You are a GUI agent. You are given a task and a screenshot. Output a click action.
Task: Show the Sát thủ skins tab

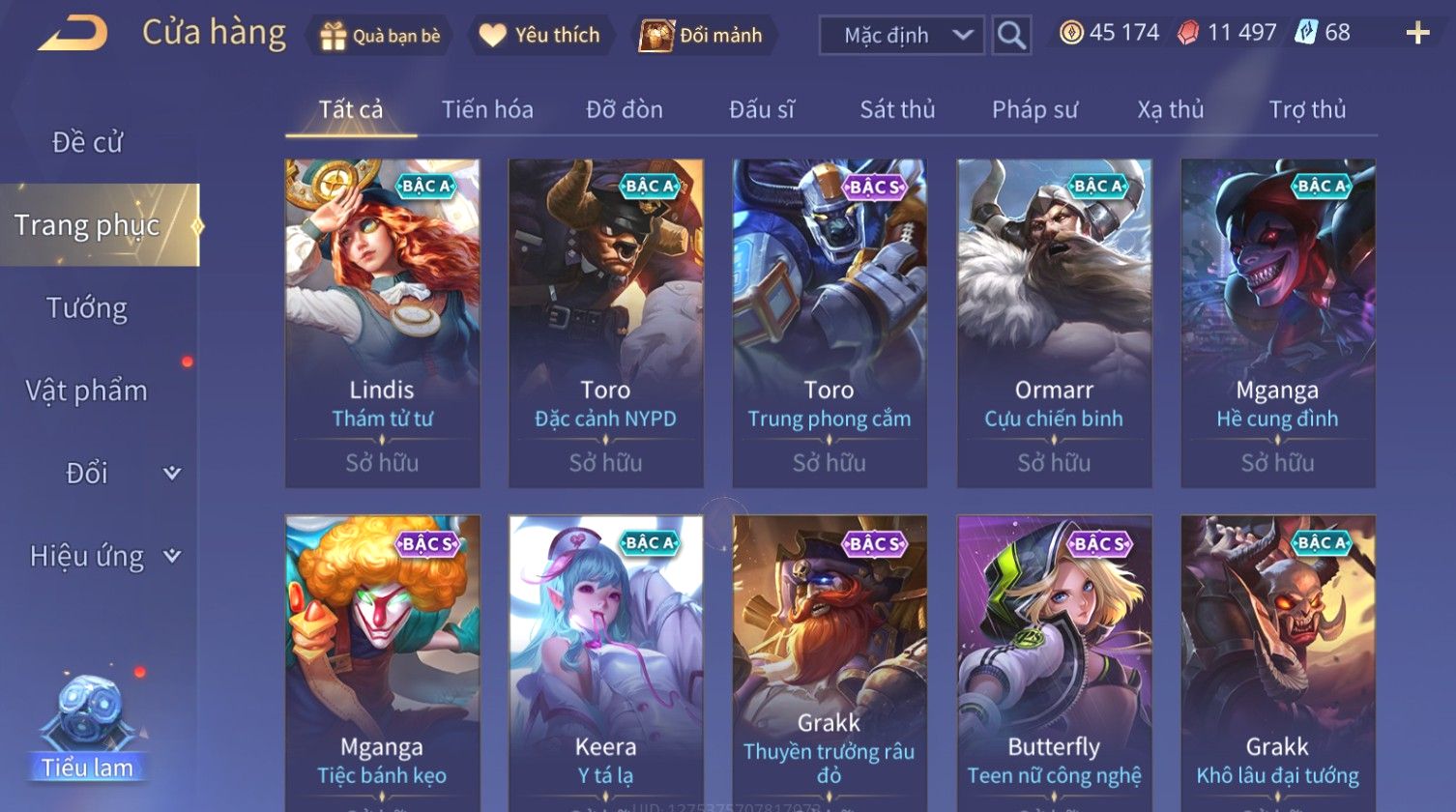coord(897,110)
